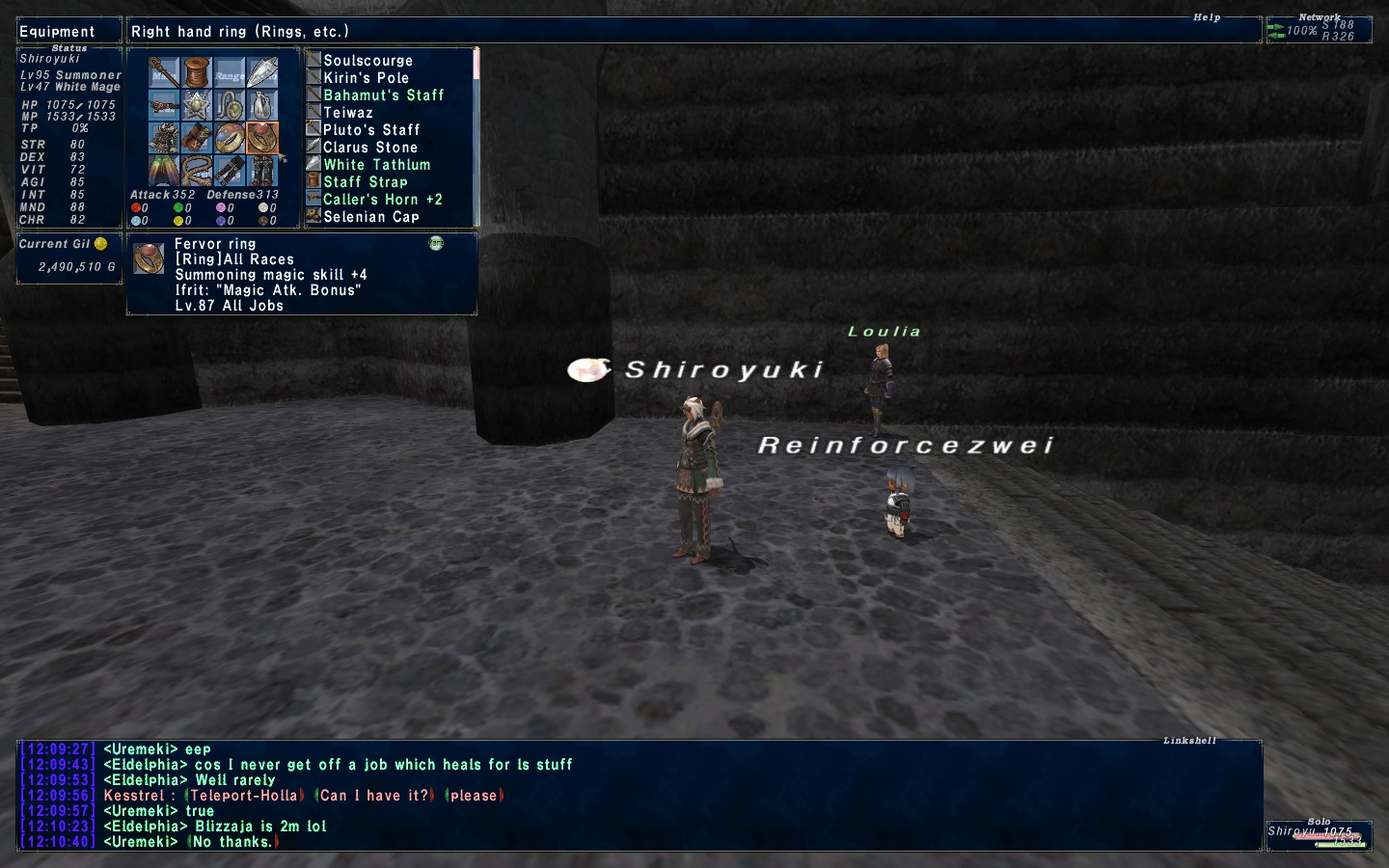Choose the rainbow cape back slot
The width and height of the screenshot is (1389, 868).
tap(164, 172)
